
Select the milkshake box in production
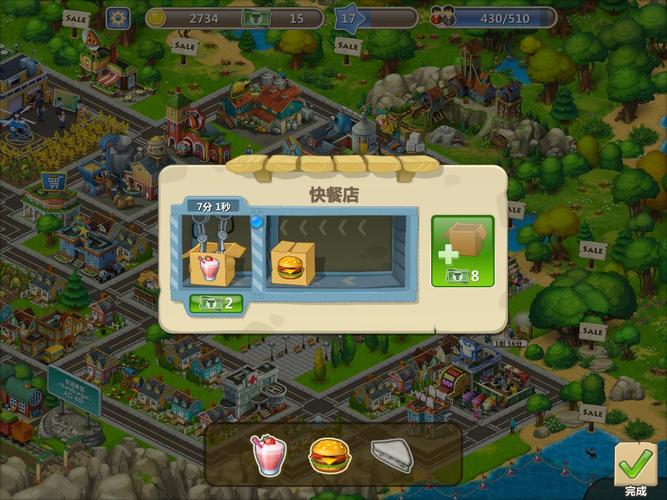pyautogui.click(x=217, y=262)
